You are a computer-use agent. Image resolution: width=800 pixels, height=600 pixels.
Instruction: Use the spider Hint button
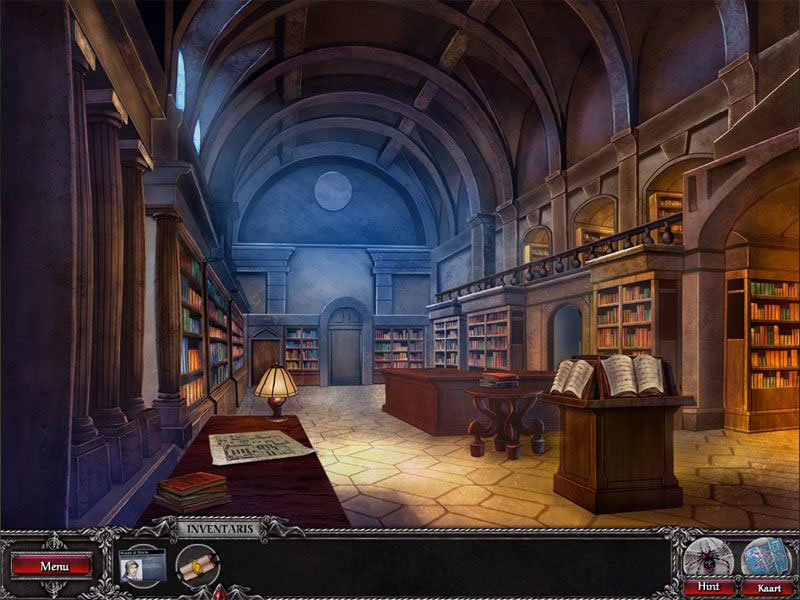tap(708, 563)
